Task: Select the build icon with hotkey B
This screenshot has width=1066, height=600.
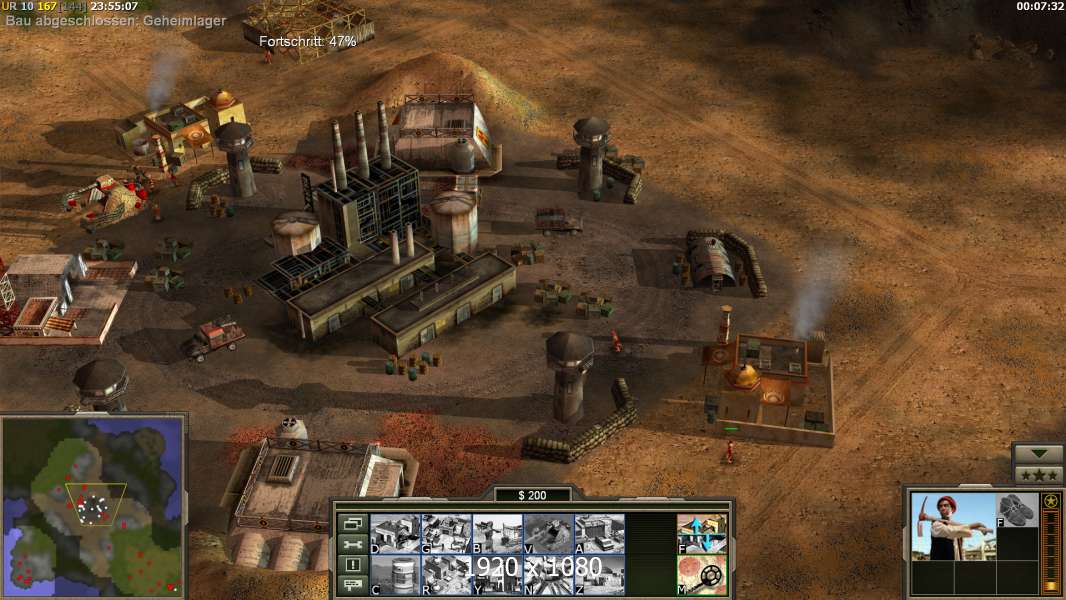Action: click(x=497, y=533)
